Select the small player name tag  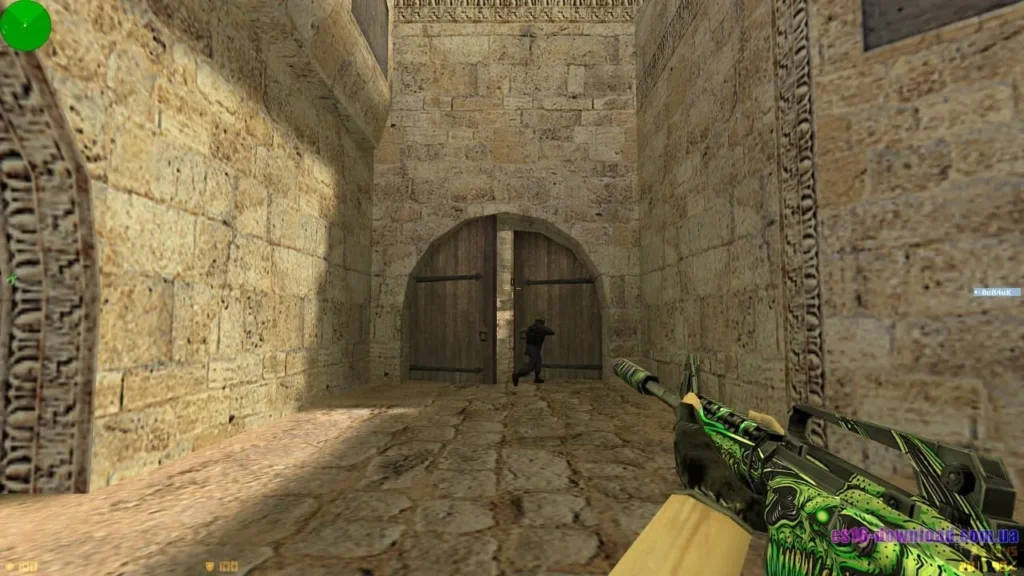click(997, 292)
